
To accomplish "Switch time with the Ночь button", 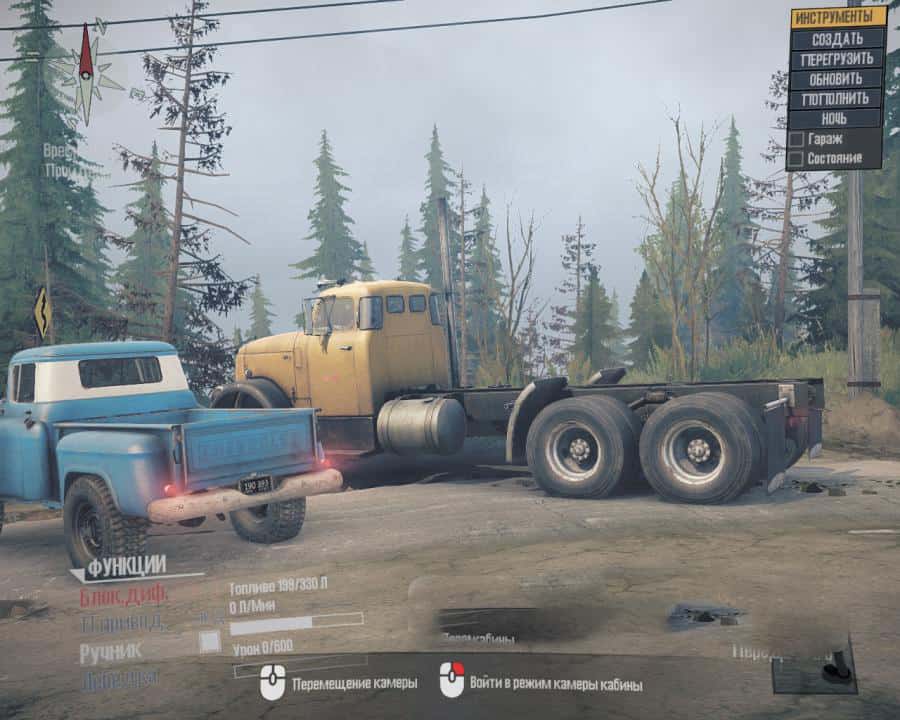I will [x=838, y=119].
